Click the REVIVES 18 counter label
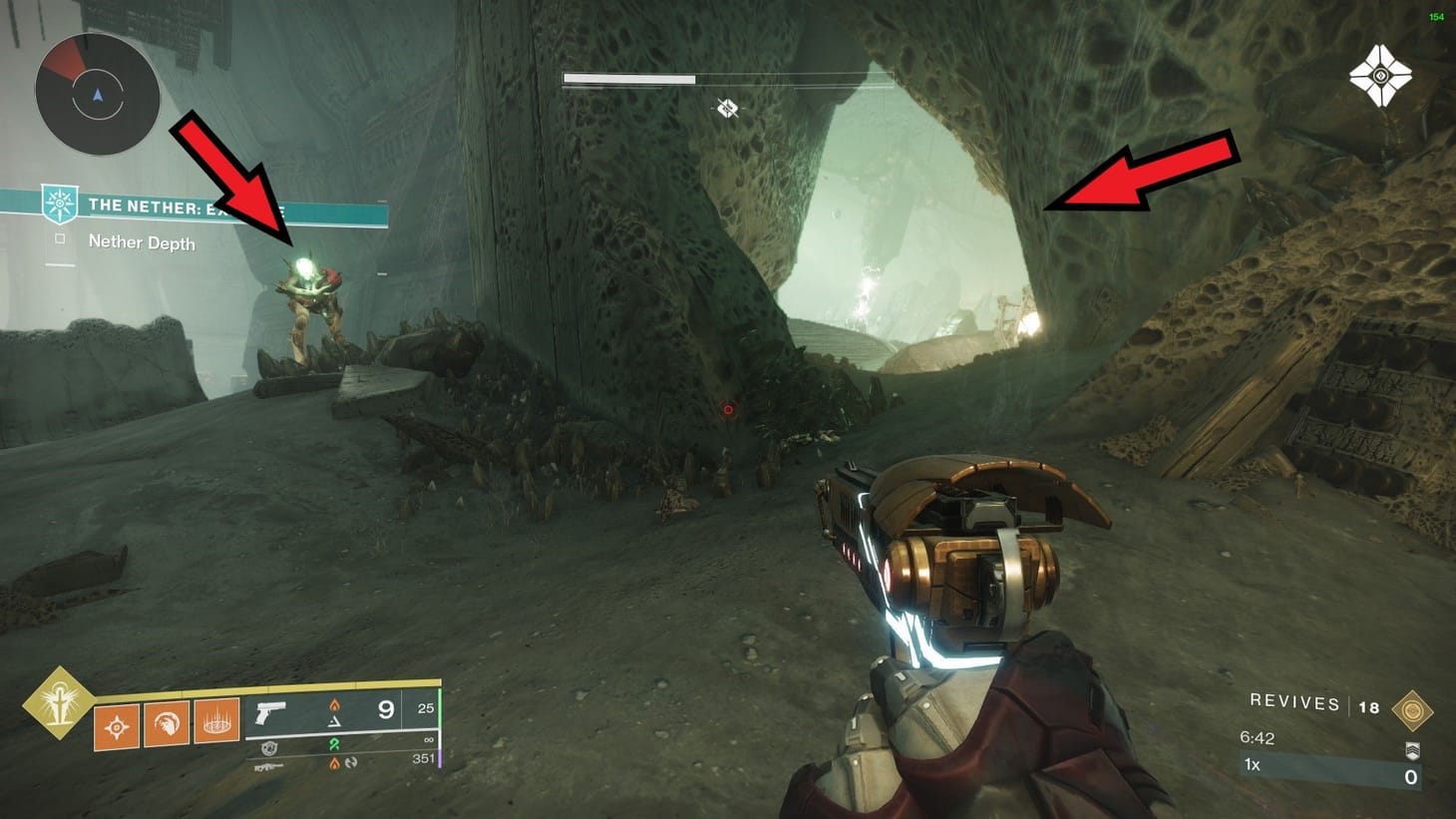 coord(1294,705)
